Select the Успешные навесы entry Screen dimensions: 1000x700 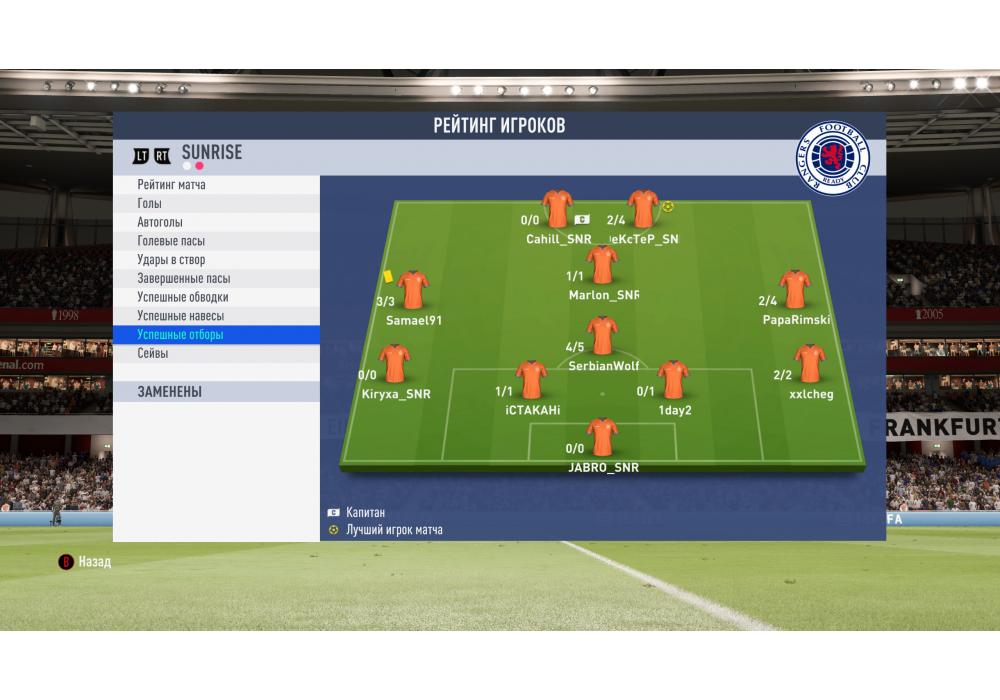[x=181, y=316]
